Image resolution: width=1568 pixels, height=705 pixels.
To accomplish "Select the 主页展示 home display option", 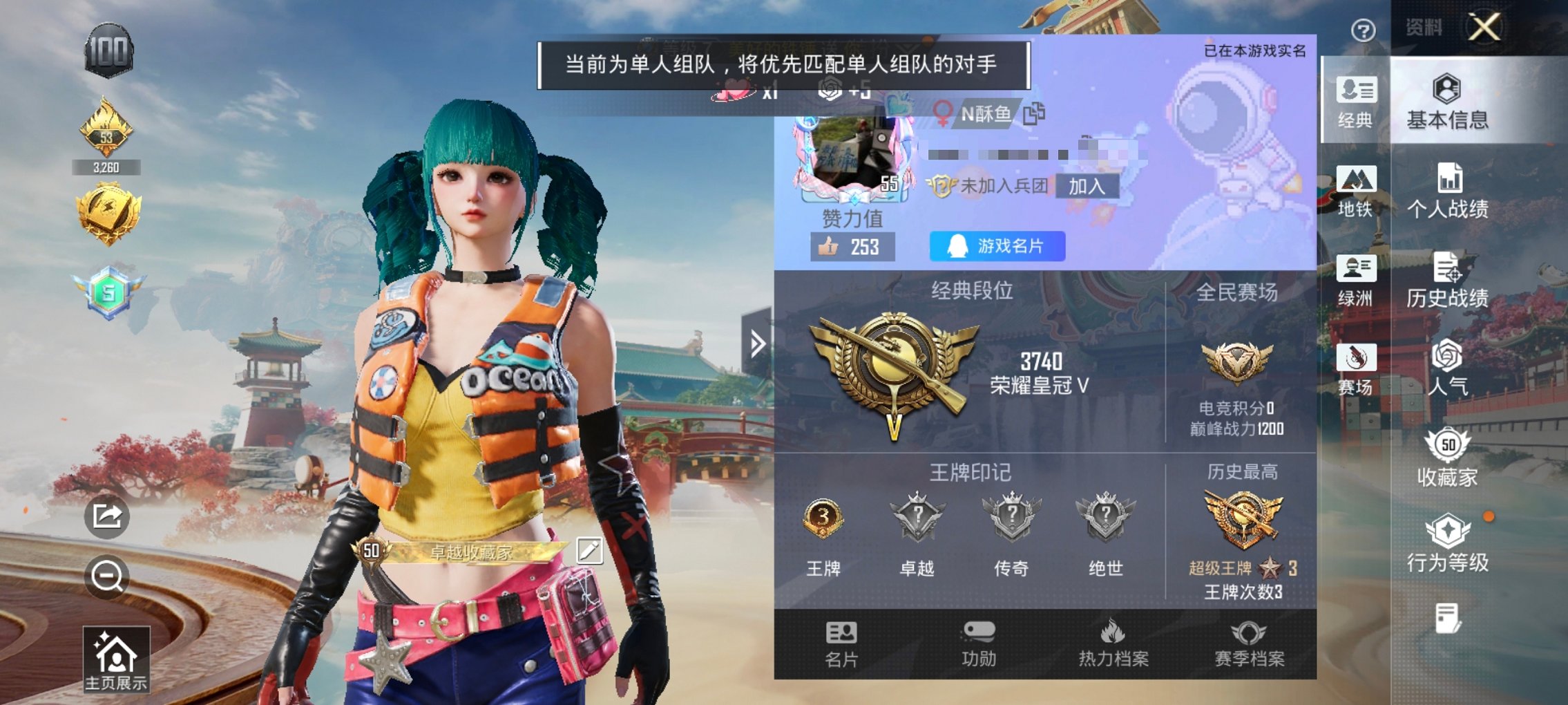I will pyautogui.click(x=116, y=659).
